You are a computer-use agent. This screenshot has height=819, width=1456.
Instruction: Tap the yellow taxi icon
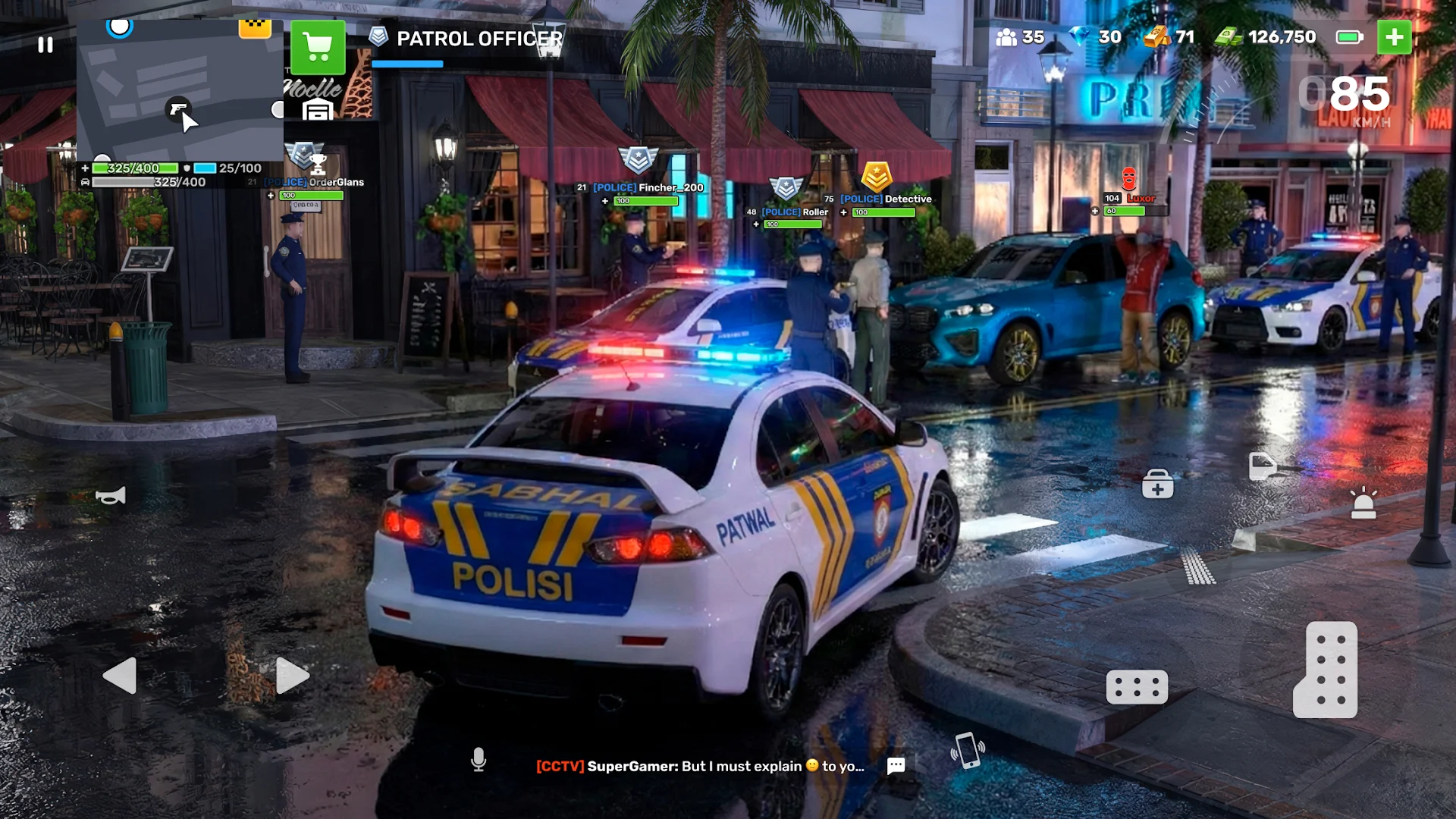tap(255, 29)
